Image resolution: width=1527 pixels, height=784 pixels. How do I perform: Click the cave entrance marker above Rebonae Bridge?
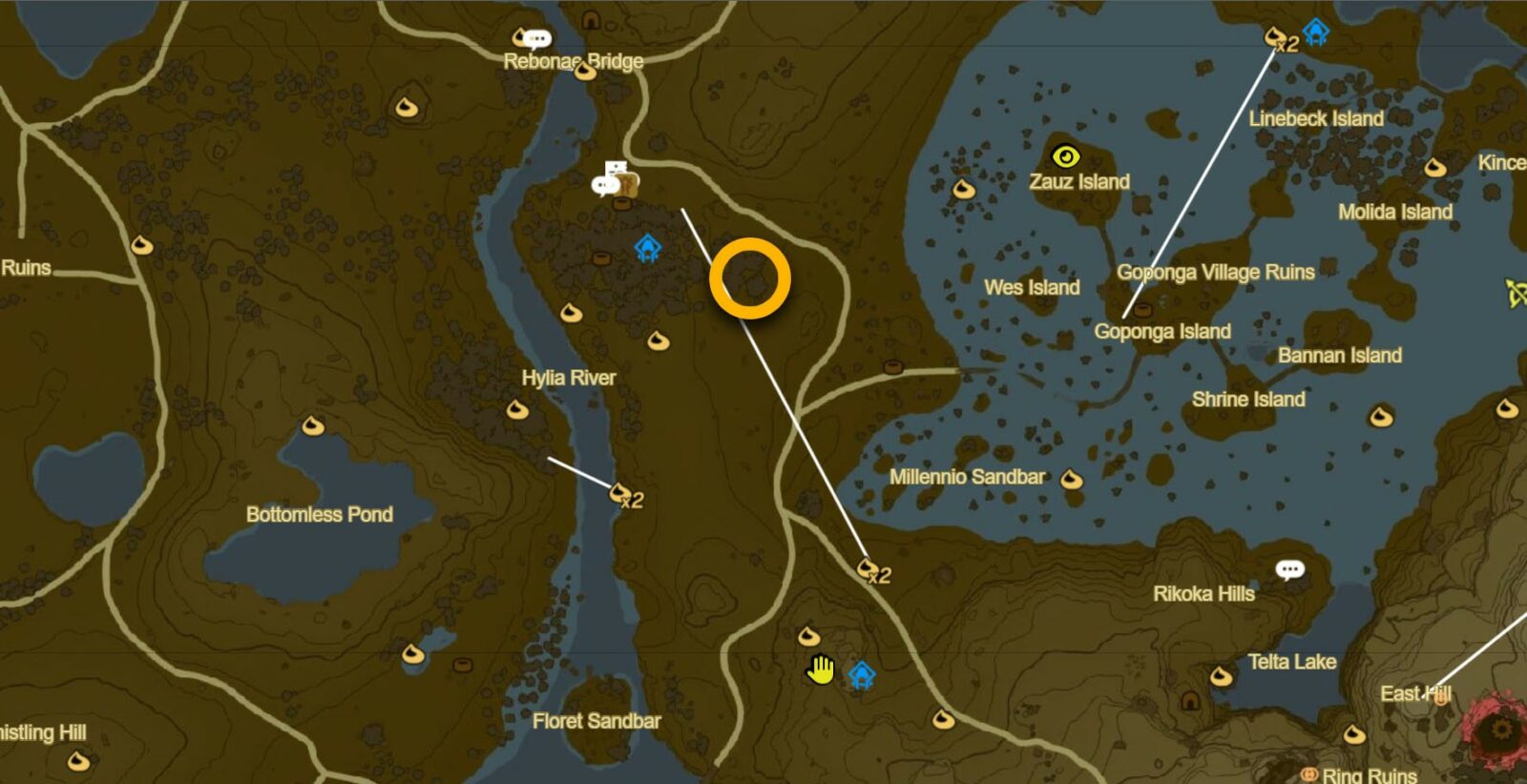coord(591,20)
